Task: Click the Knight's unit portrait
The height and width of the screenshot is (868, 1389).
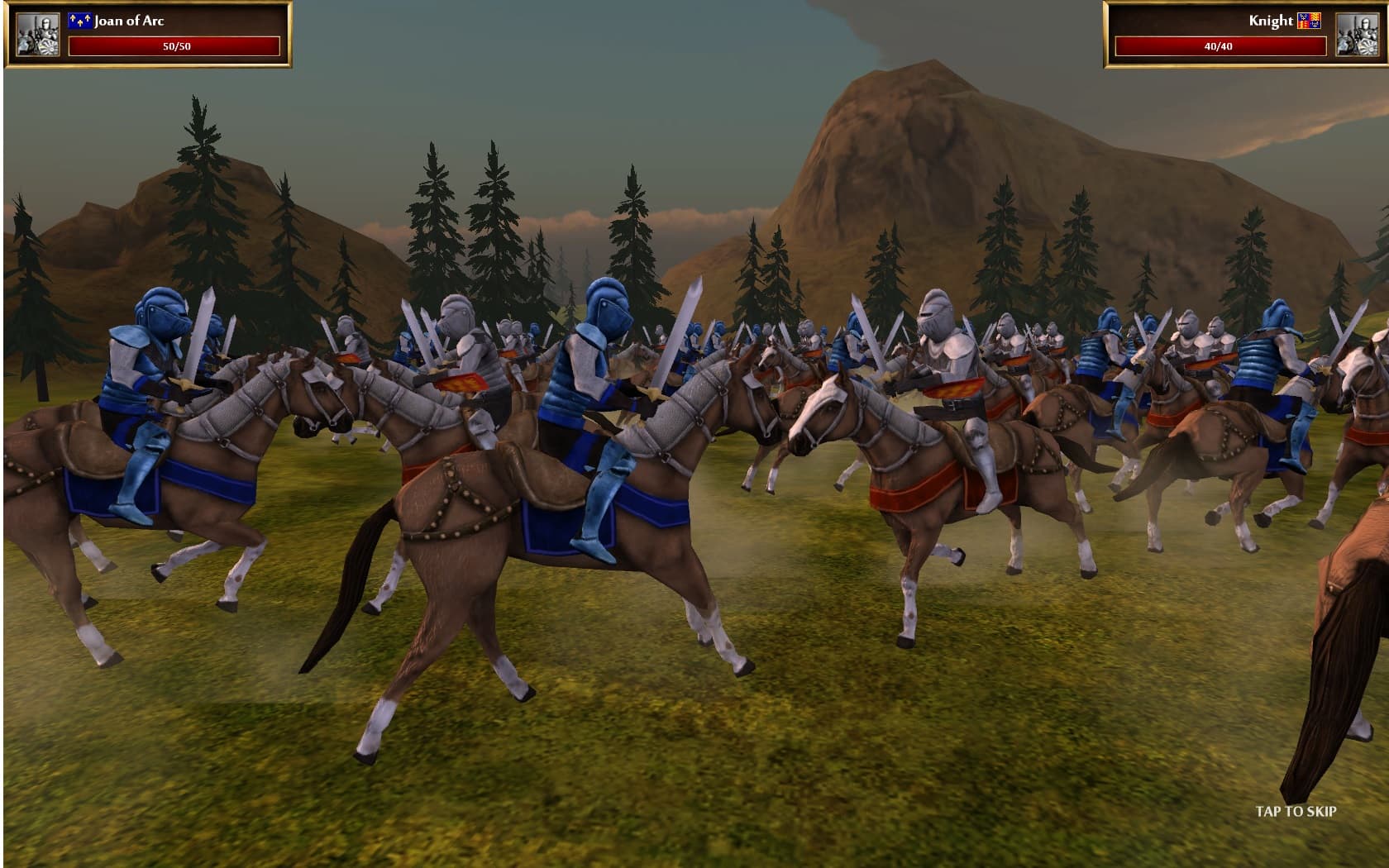Action: tap(1359, 35)
